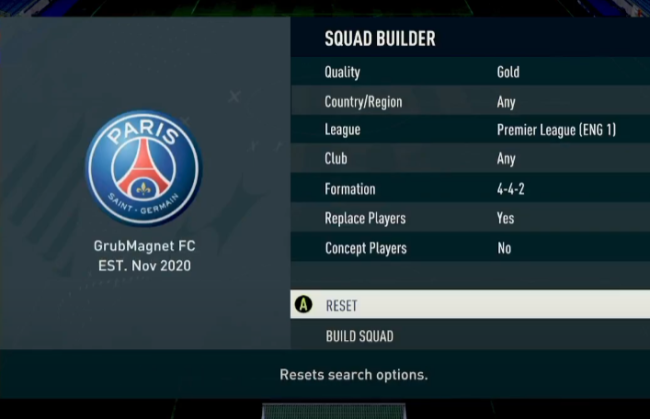The width and height of the screenshot is (650, 419).
Task: Toggle the Concept Players option
Action: (469, 248)
